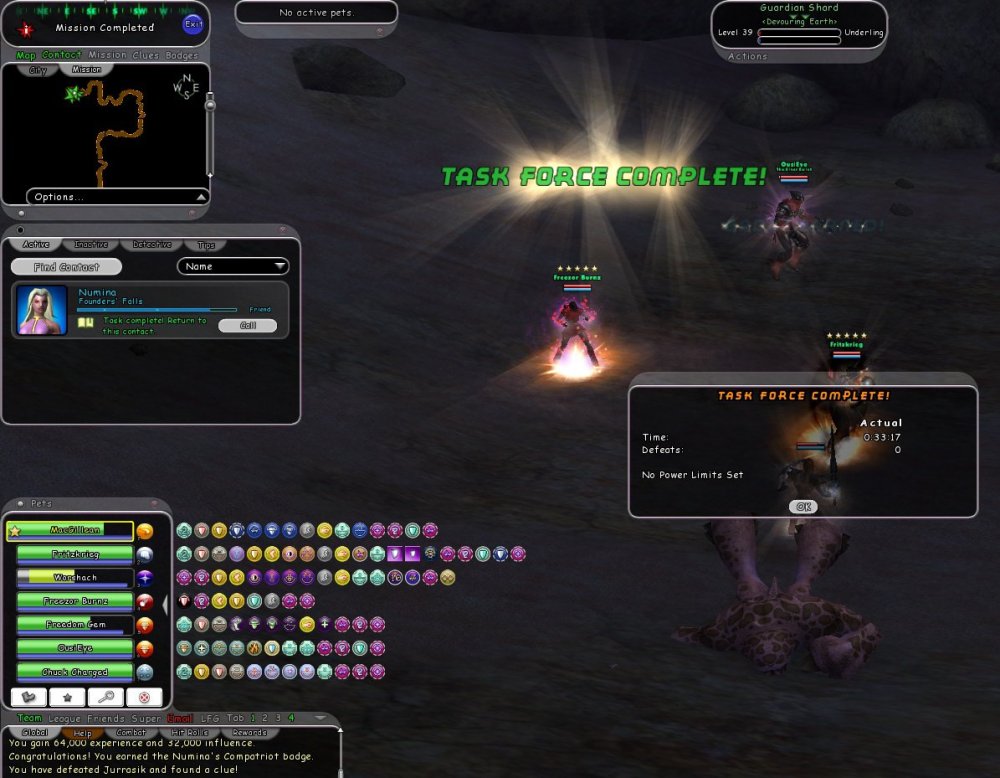Click the blue Exit mission button
This screenshot has width=1000, height=778.
tap(193, 25)
